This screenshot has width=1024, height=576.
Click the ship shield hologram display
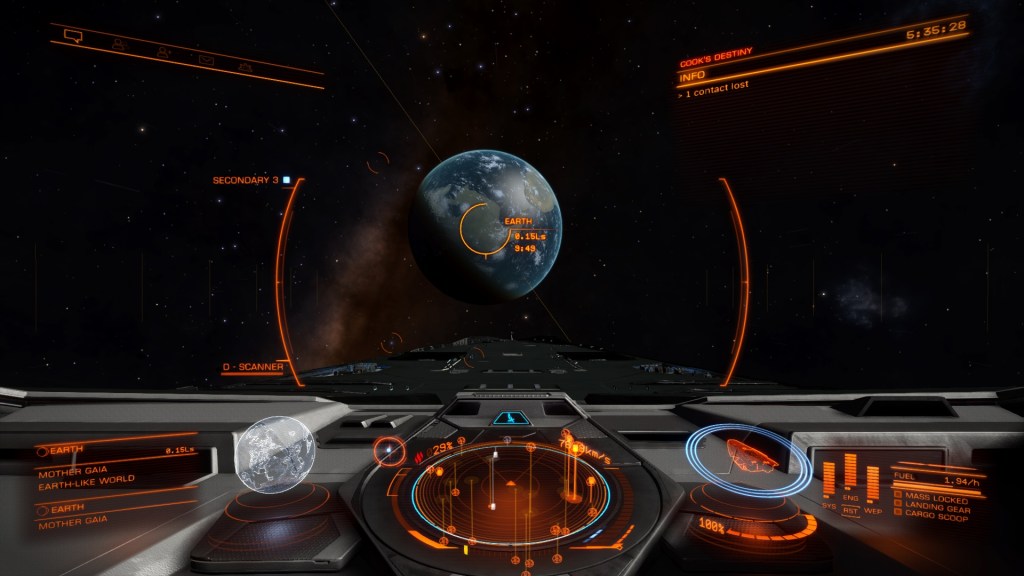coord(747,456)
